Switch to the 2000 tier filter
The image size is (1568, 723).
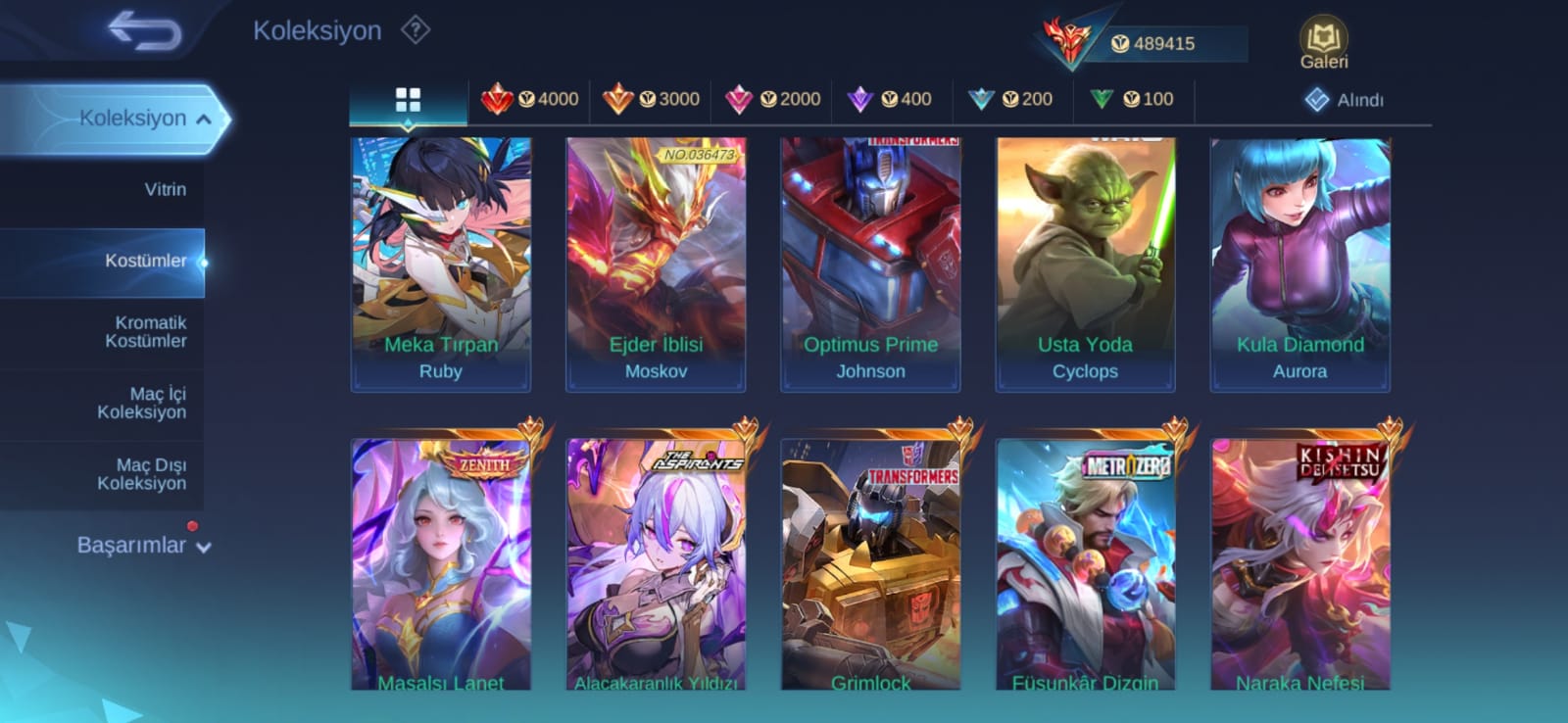click(772, 99)
